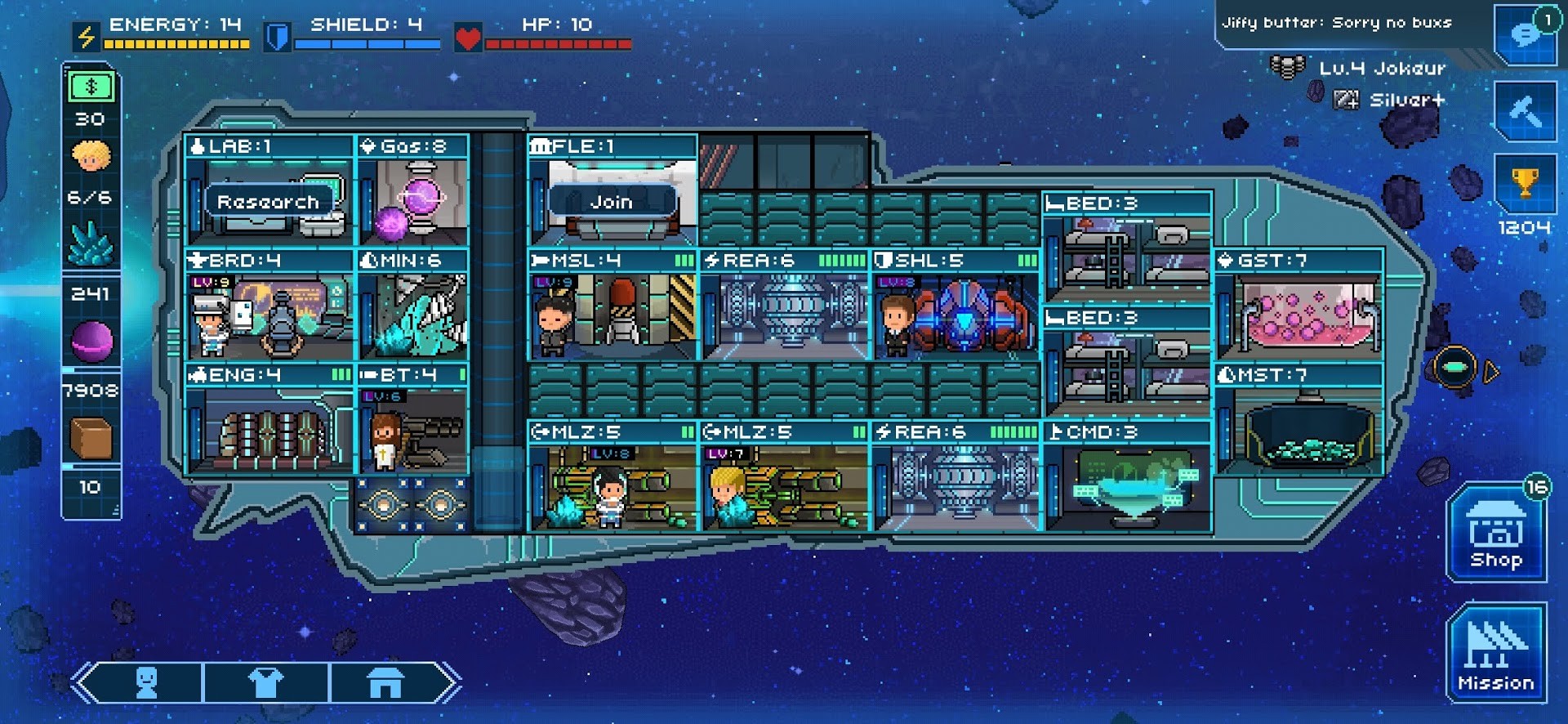Click the Join button in the fleet room
Viewport: 1568px width, 724px height.
[x=612, y=202]
